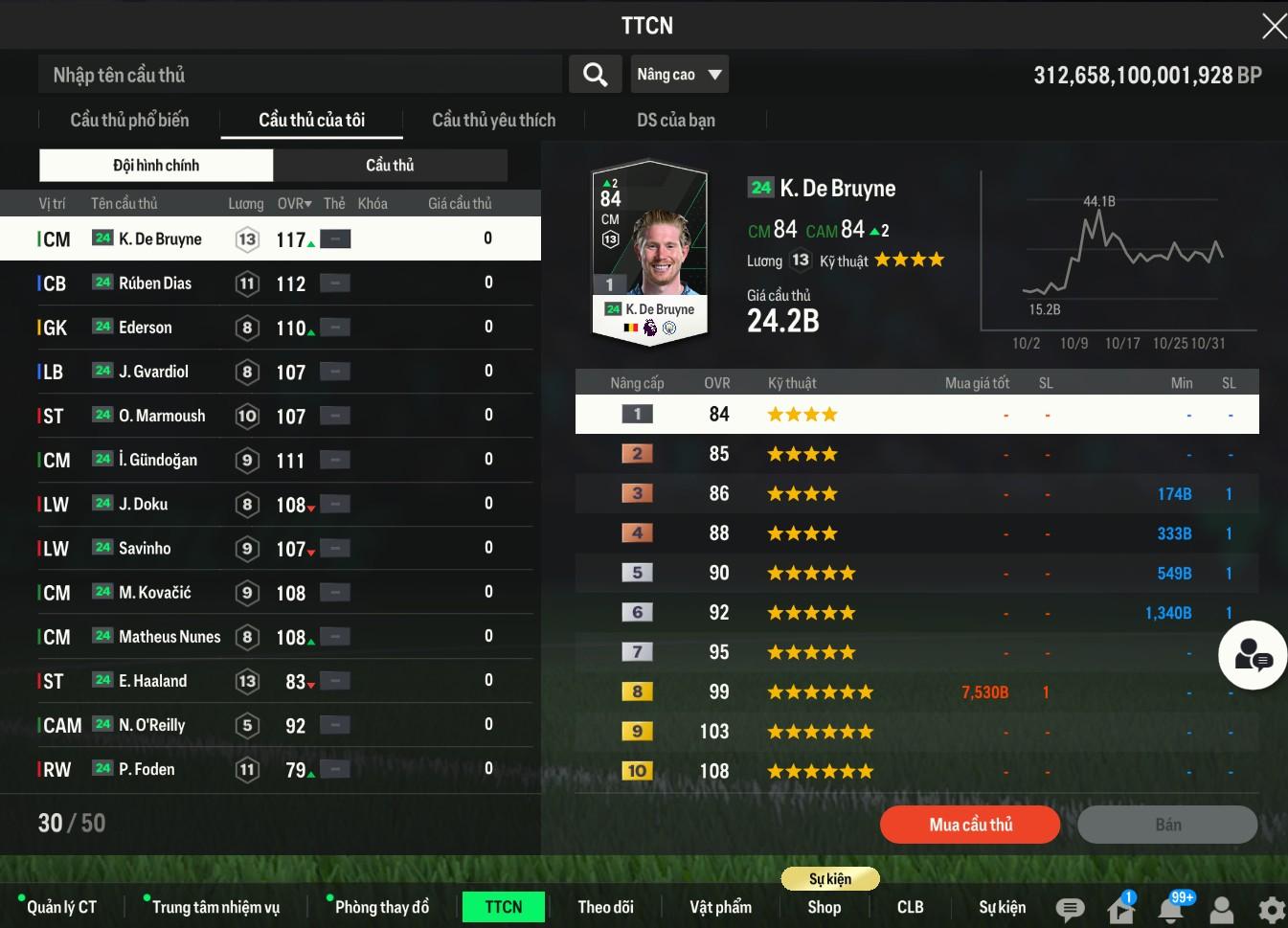
Task: Click the Mua cầu thủ button
Action: click(x=969, y=825)
